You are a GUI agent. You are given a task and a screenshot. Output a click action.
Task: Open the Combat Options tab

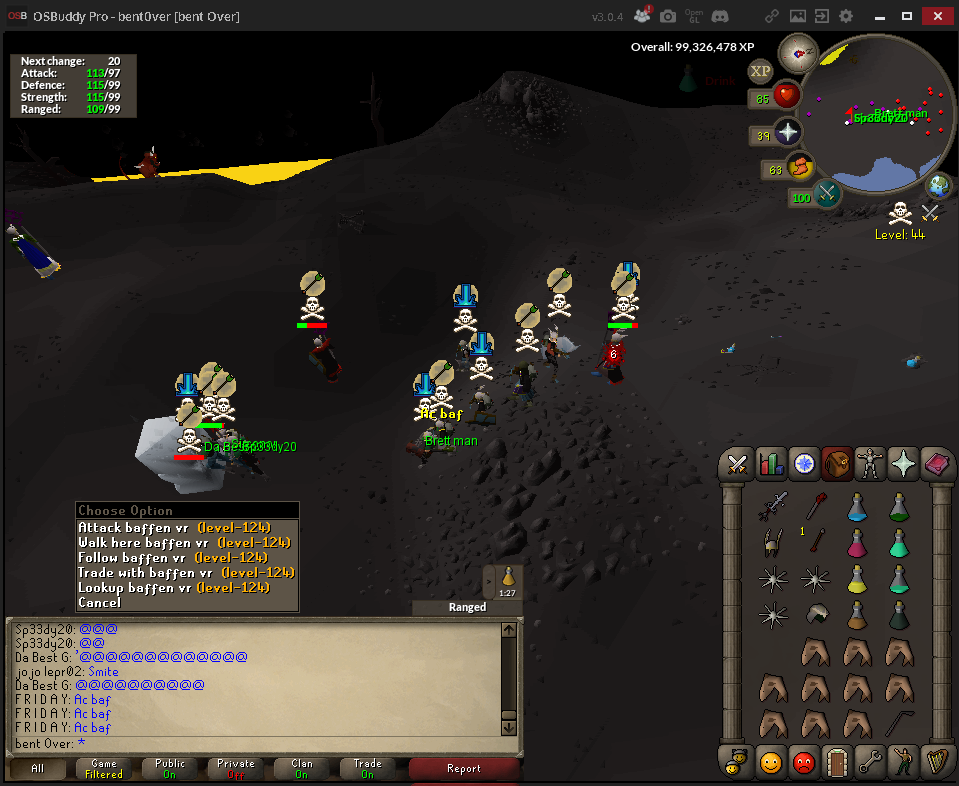pyautogui.click(x=738, y=464)
